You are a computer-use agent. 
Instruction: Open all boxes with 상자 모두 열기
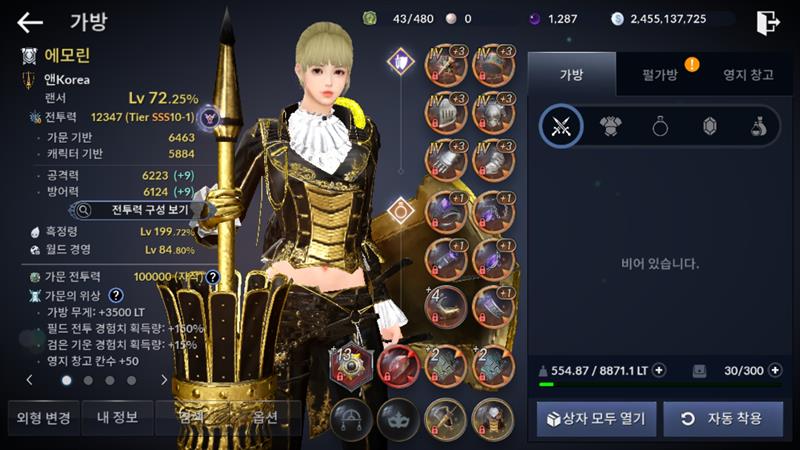pos(596,419)
